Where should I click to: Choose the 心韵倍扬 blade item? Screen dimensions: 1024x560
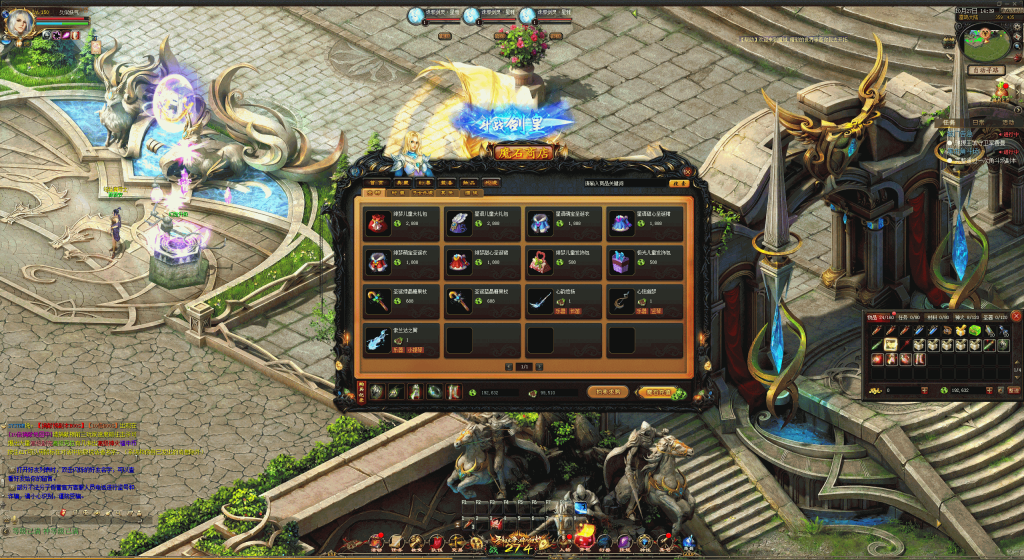541,299
